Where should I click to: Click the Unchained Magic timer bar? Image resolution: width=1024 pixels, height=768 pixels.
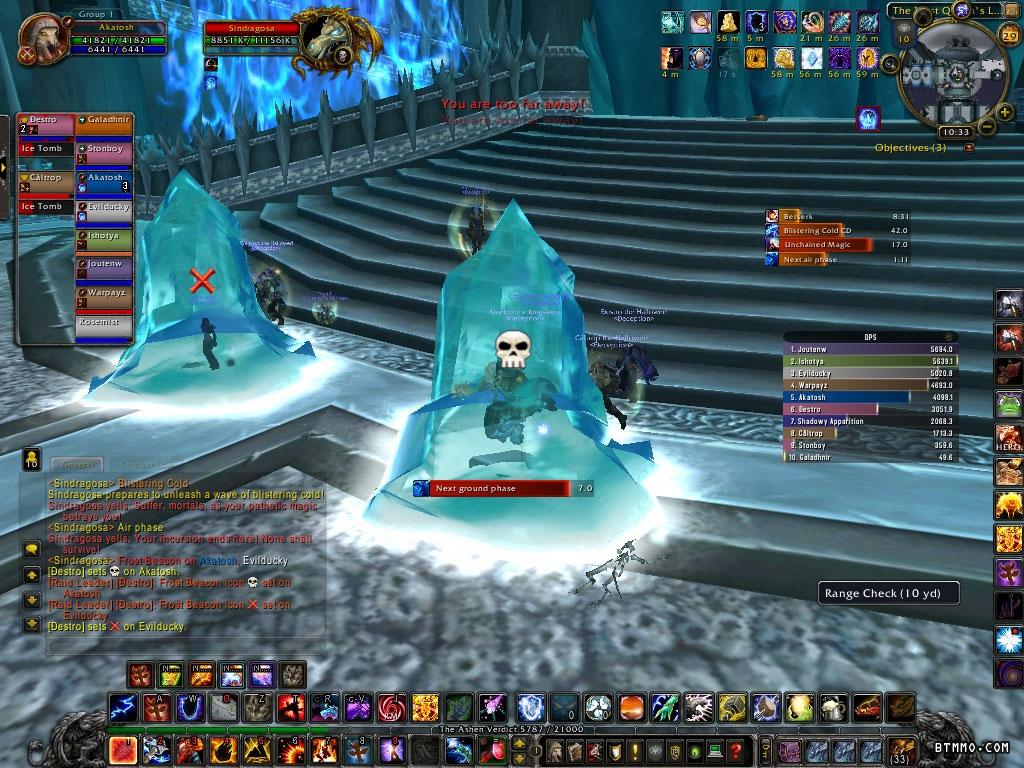(x=825, y=244)
